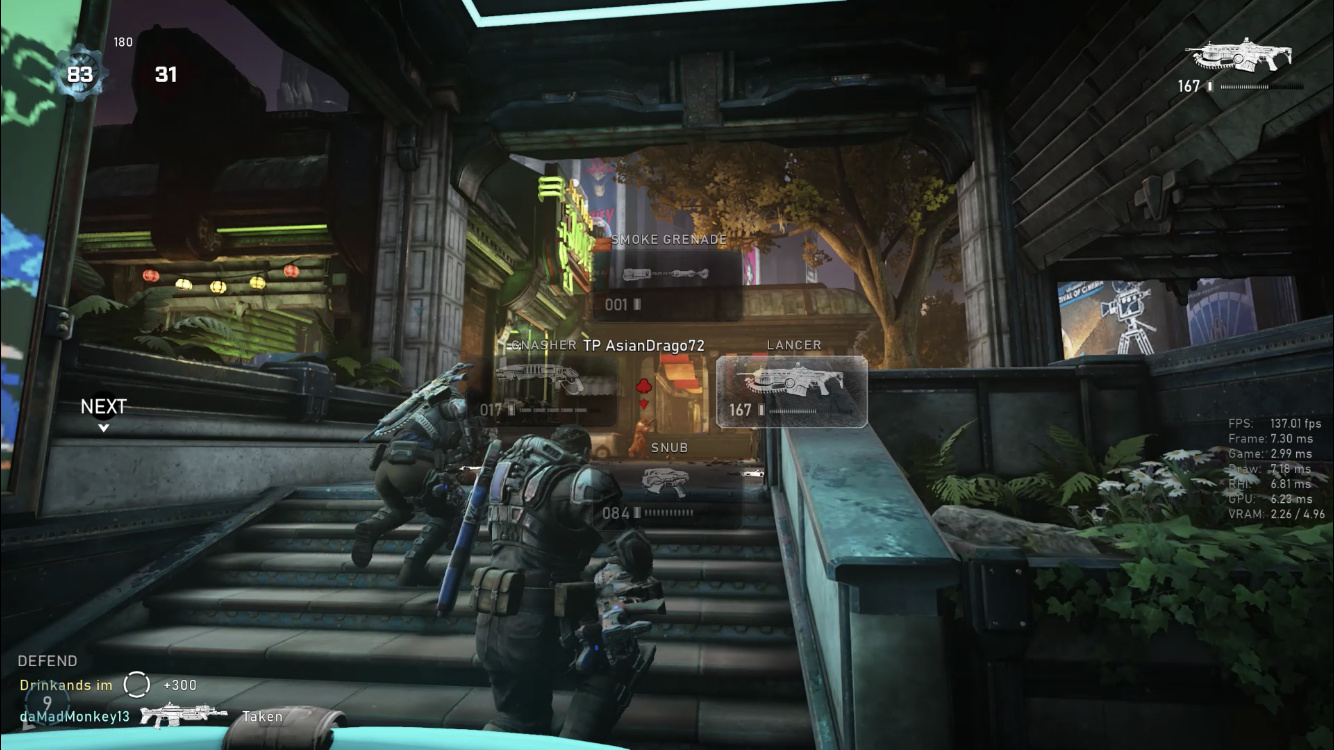Click daMadMonkey13 kill feed entry
Image resolution: width=1334 pixels, height=750 pixels.
click(x=75, y=716)
